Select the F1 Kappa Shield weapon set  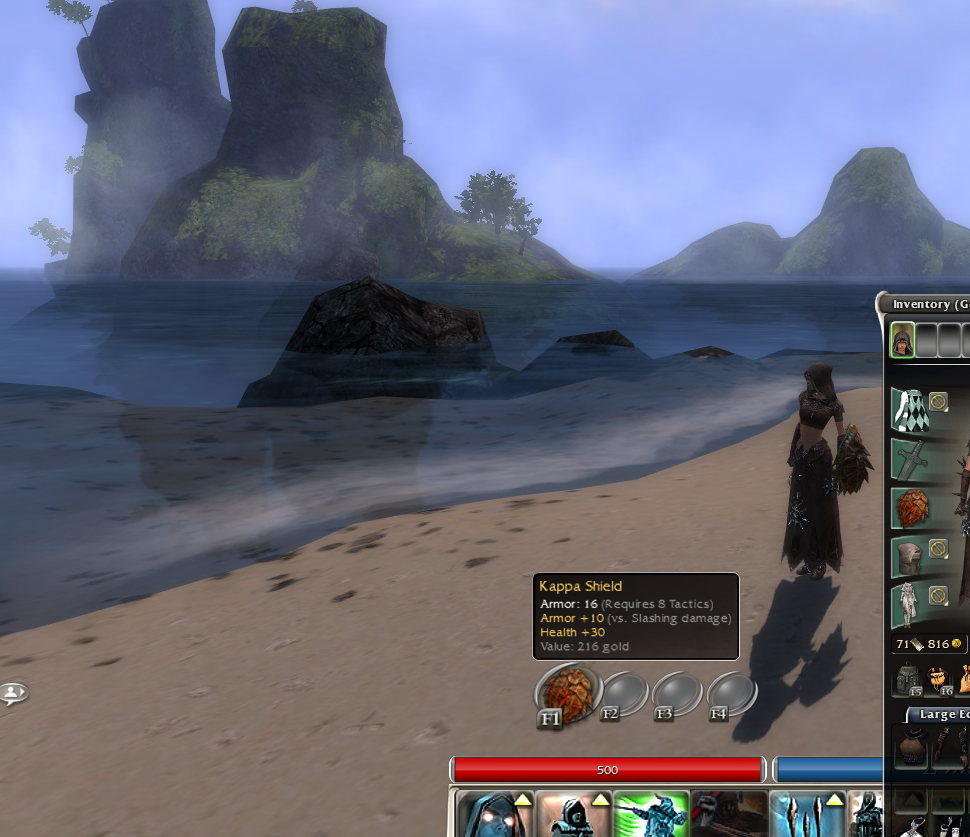tap(566, 692)
